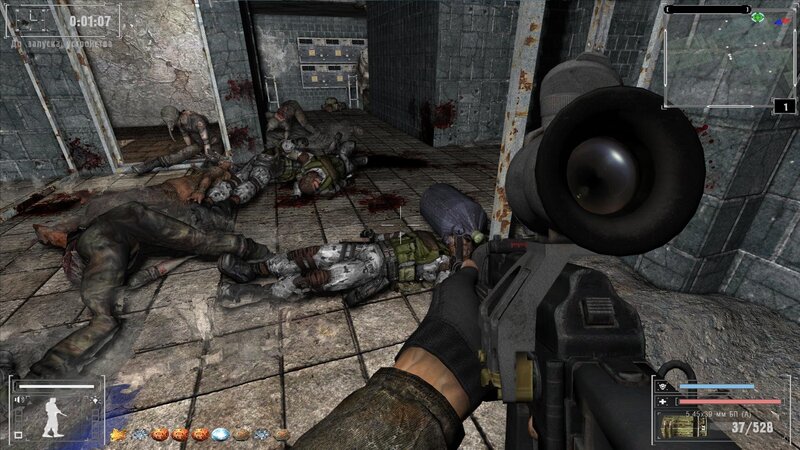
Task: Click the minimap contact counter showing 1
Action: 784,106
